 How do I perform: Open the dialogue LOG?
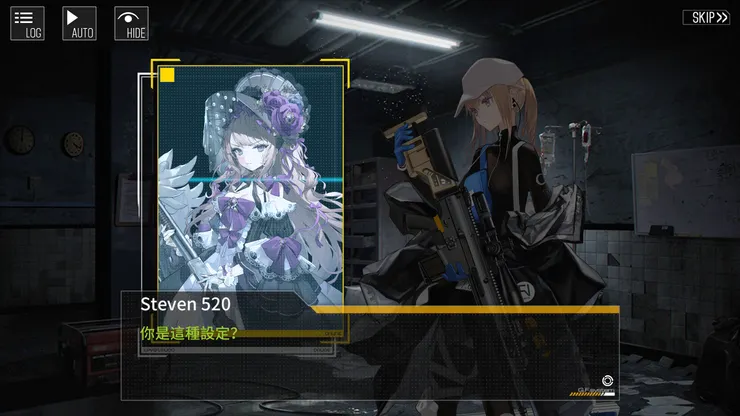[27, 23]
